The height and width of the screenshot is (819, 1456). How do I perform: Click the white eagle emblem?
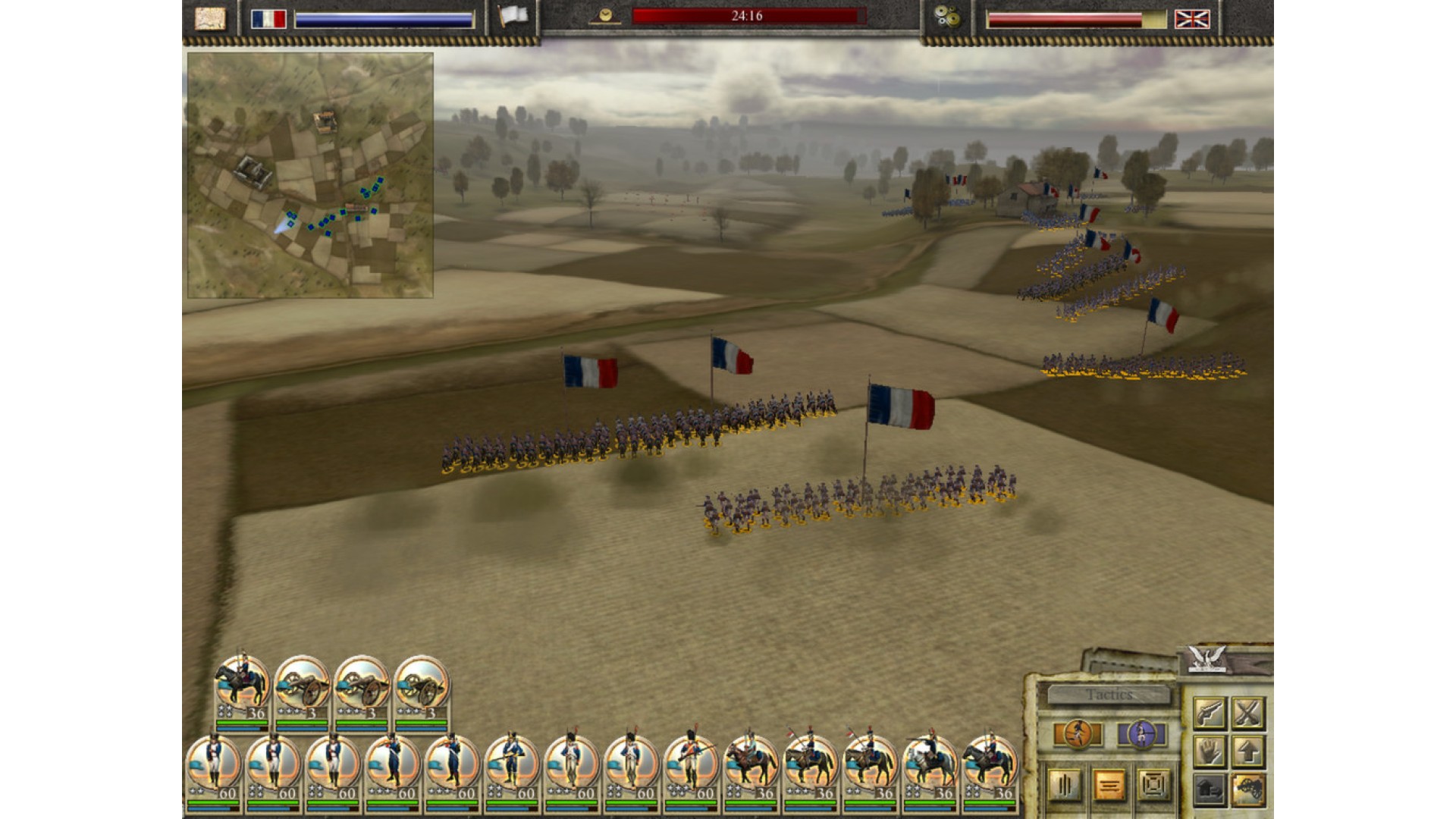1207,658
